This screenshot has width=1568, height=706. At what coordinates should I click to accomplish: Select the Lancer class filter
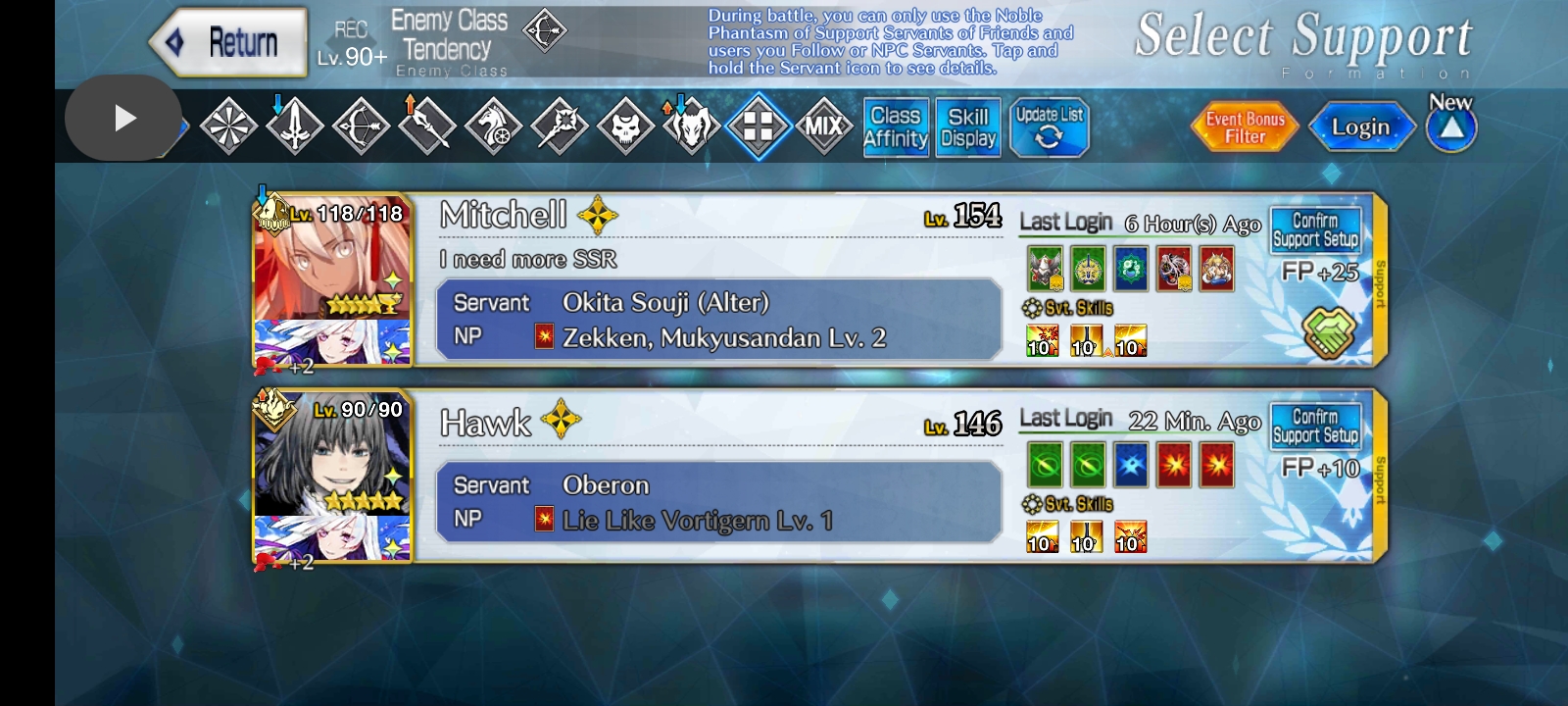pos(426,126)
